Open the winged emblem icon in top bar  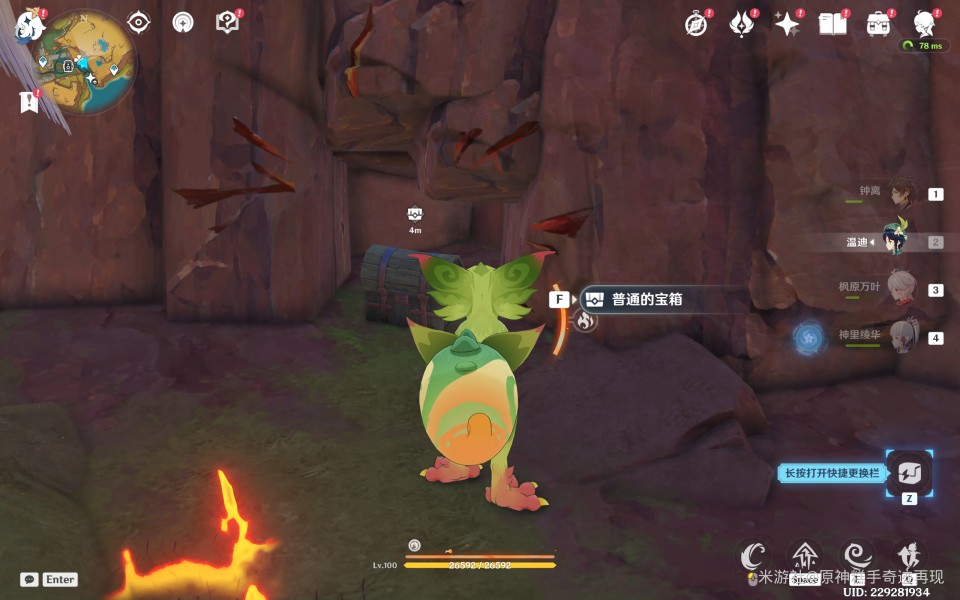[x=742, y=24]
